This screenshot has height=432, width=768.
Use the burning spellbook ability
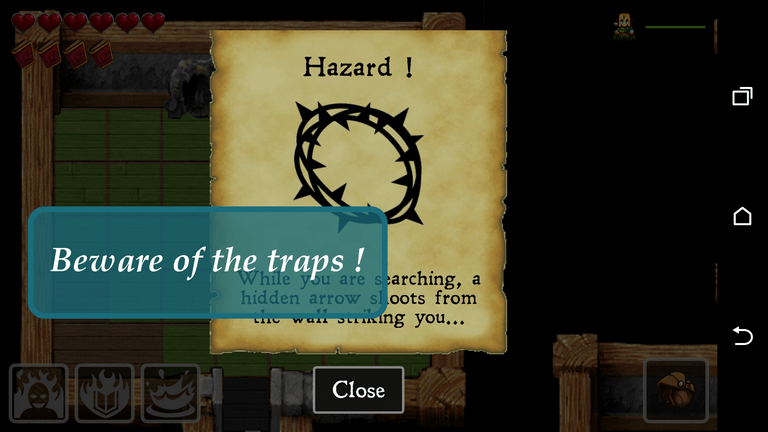point(105,393)
